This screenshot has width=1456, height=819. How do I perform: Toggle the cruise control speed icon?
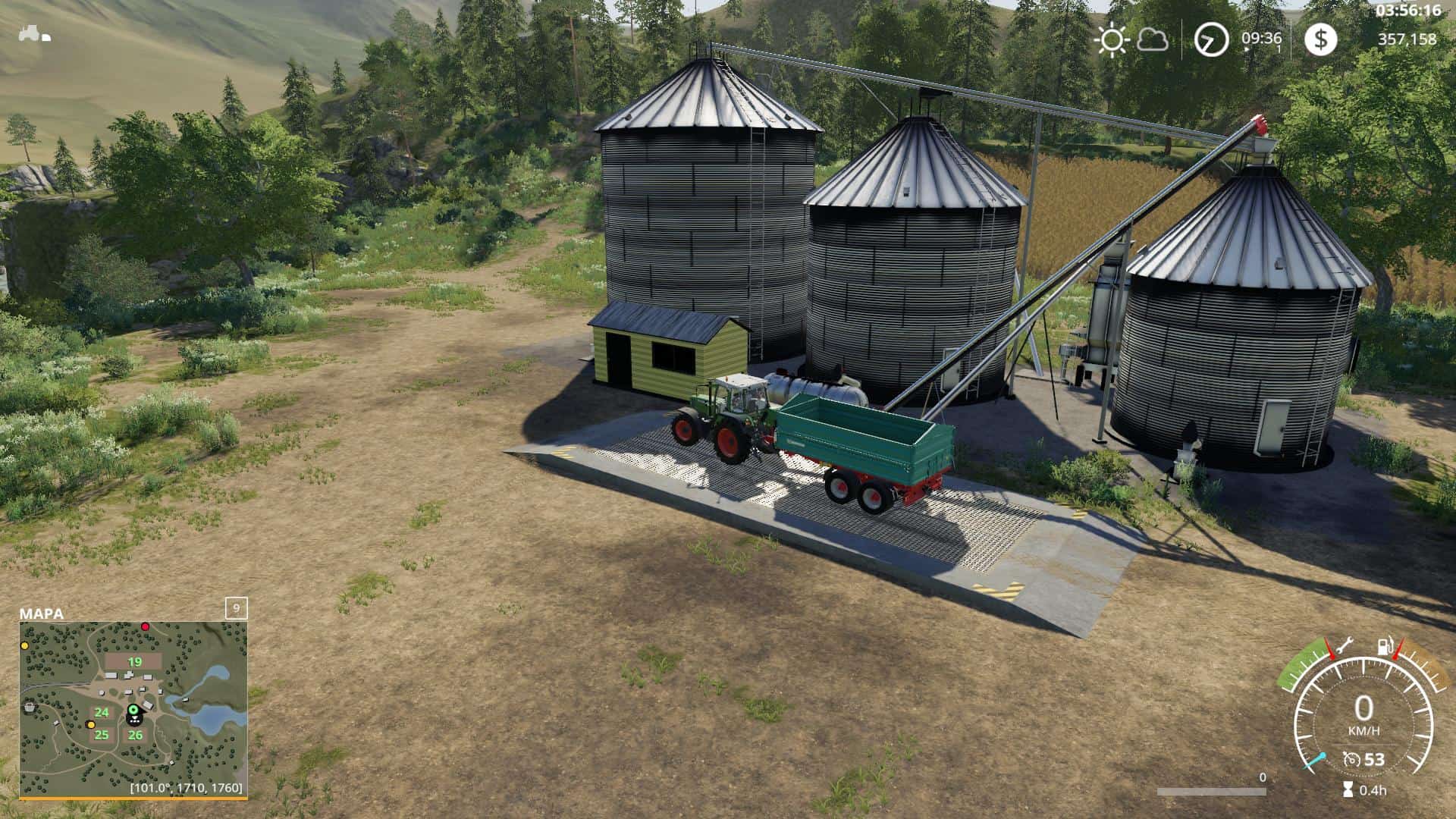(1351, 759)
